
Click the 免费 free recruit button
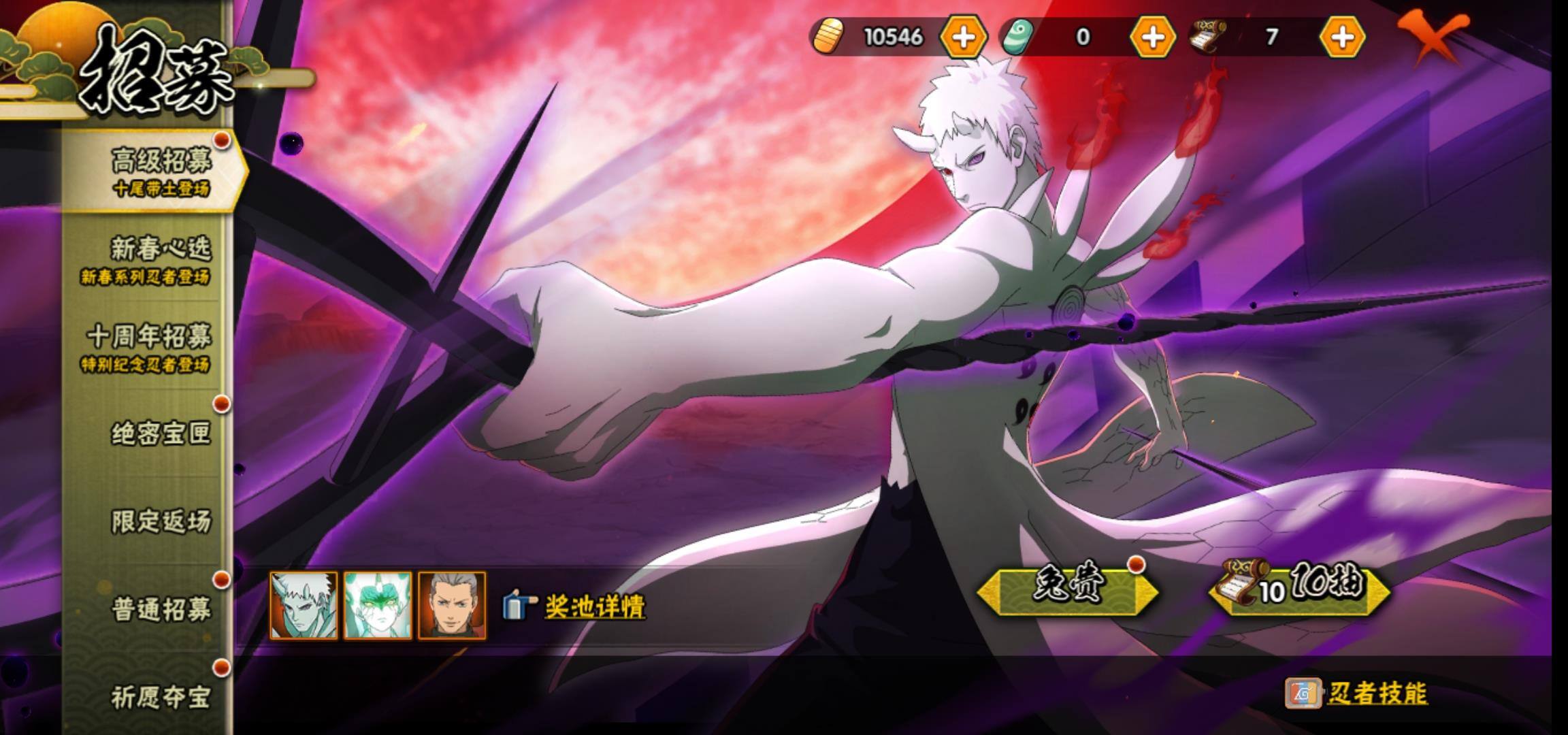1066,590
